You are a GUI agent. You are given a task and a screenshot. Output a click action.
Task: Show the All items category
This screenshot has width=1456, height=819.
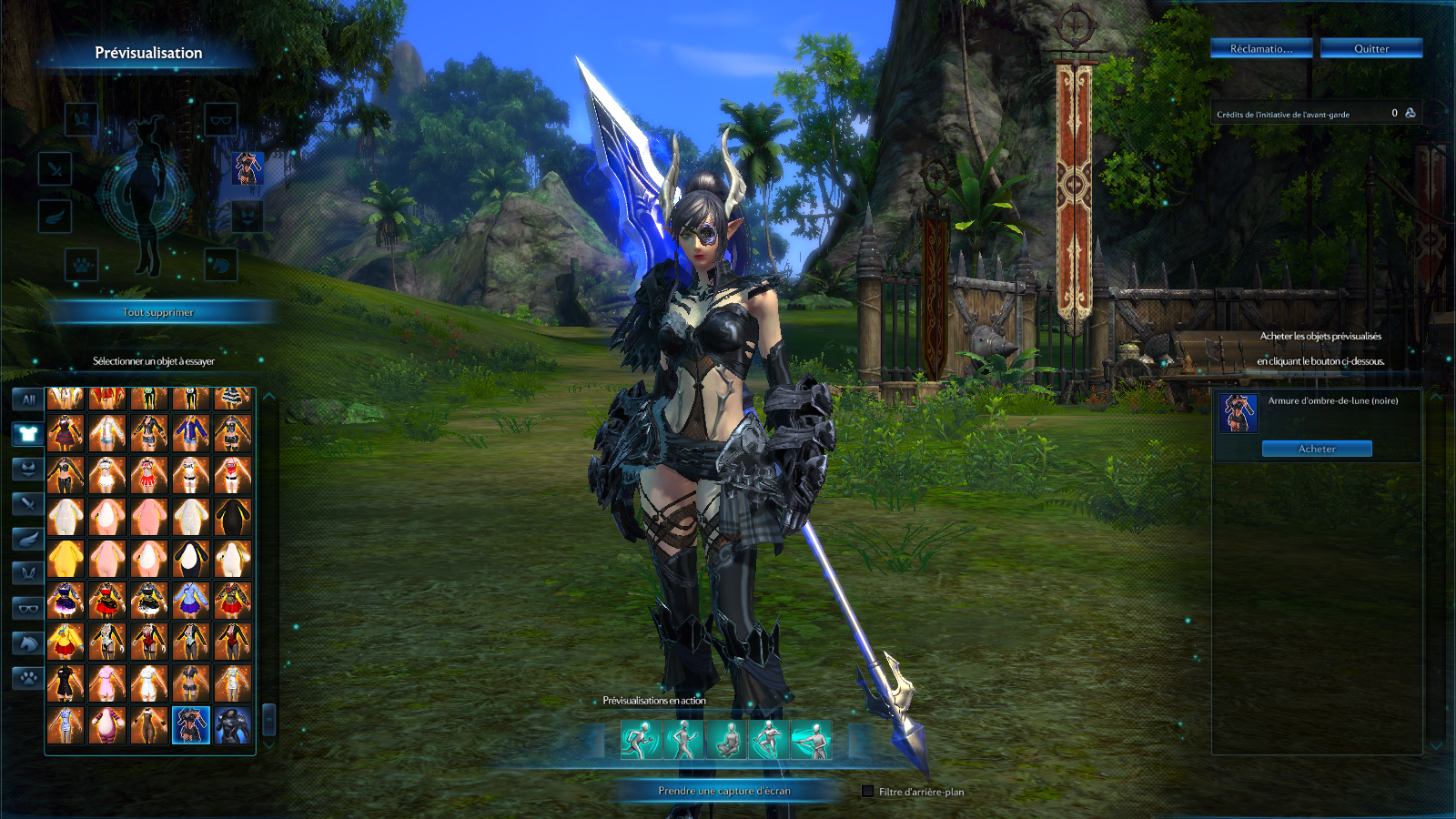[x=28, y=399]
